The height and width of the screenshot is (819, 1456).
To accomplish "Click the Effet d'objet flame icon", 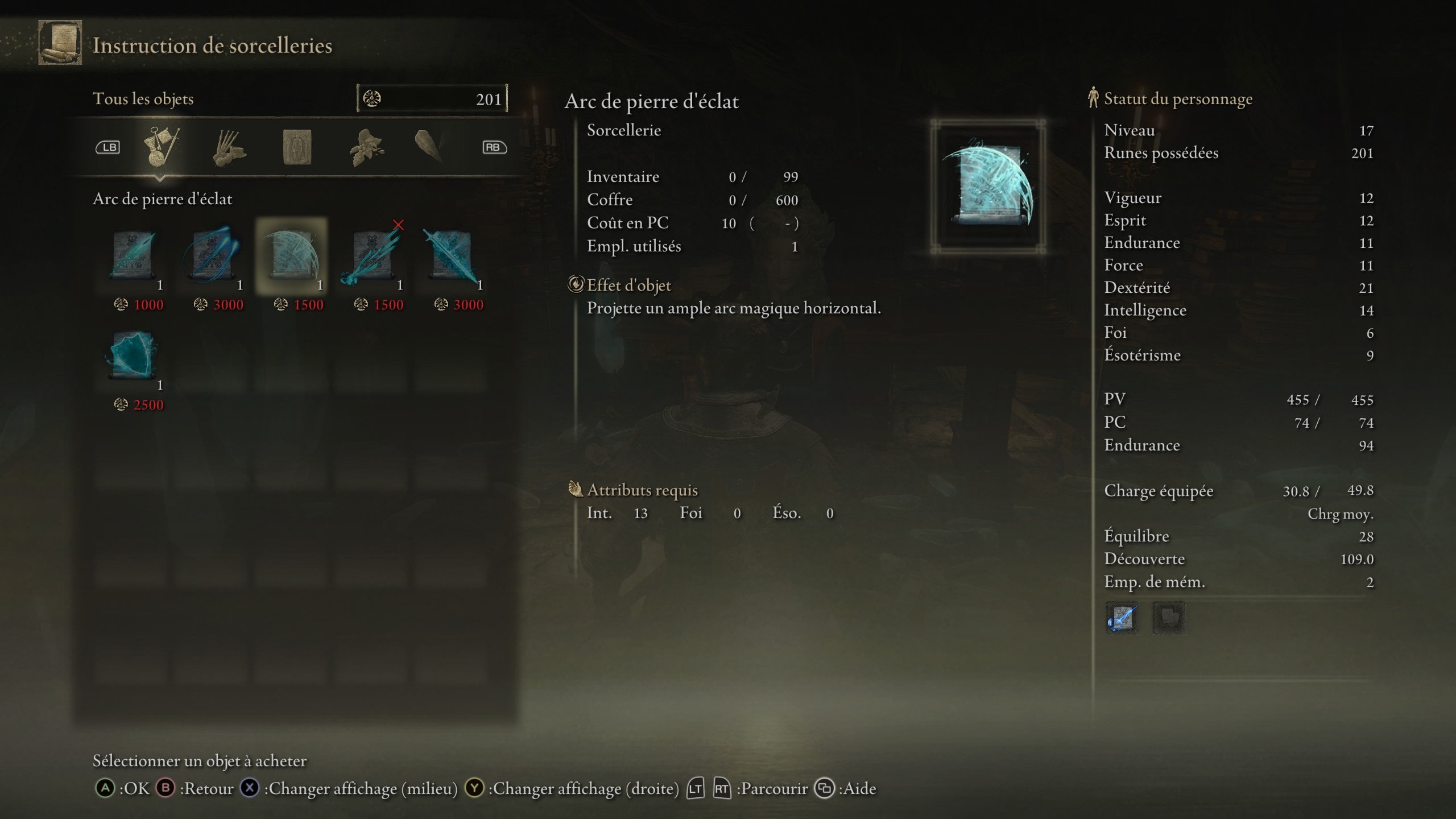I will (576, 286).
